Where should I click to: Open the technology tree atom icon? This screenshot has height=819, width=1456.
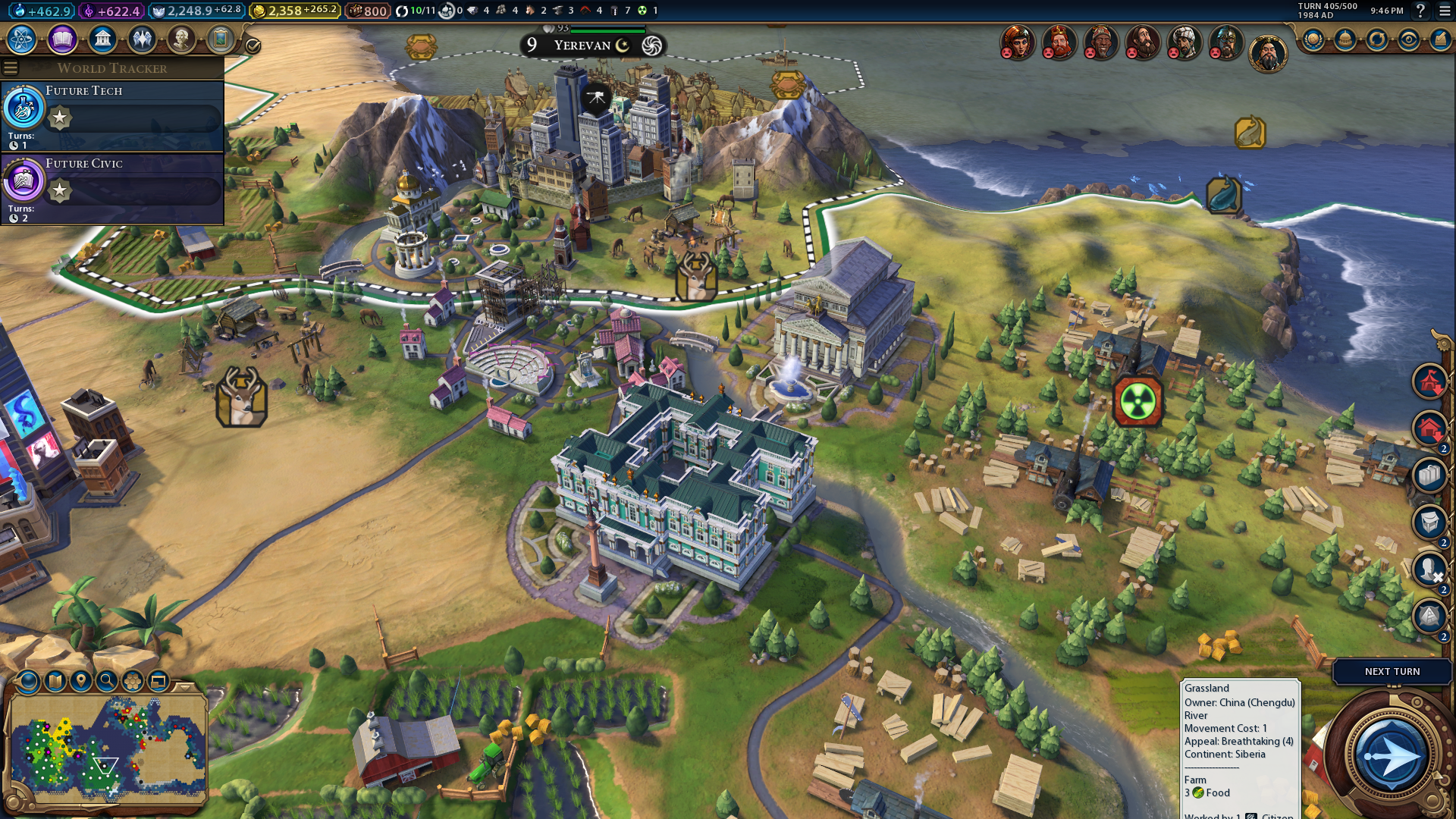point(22,39)
